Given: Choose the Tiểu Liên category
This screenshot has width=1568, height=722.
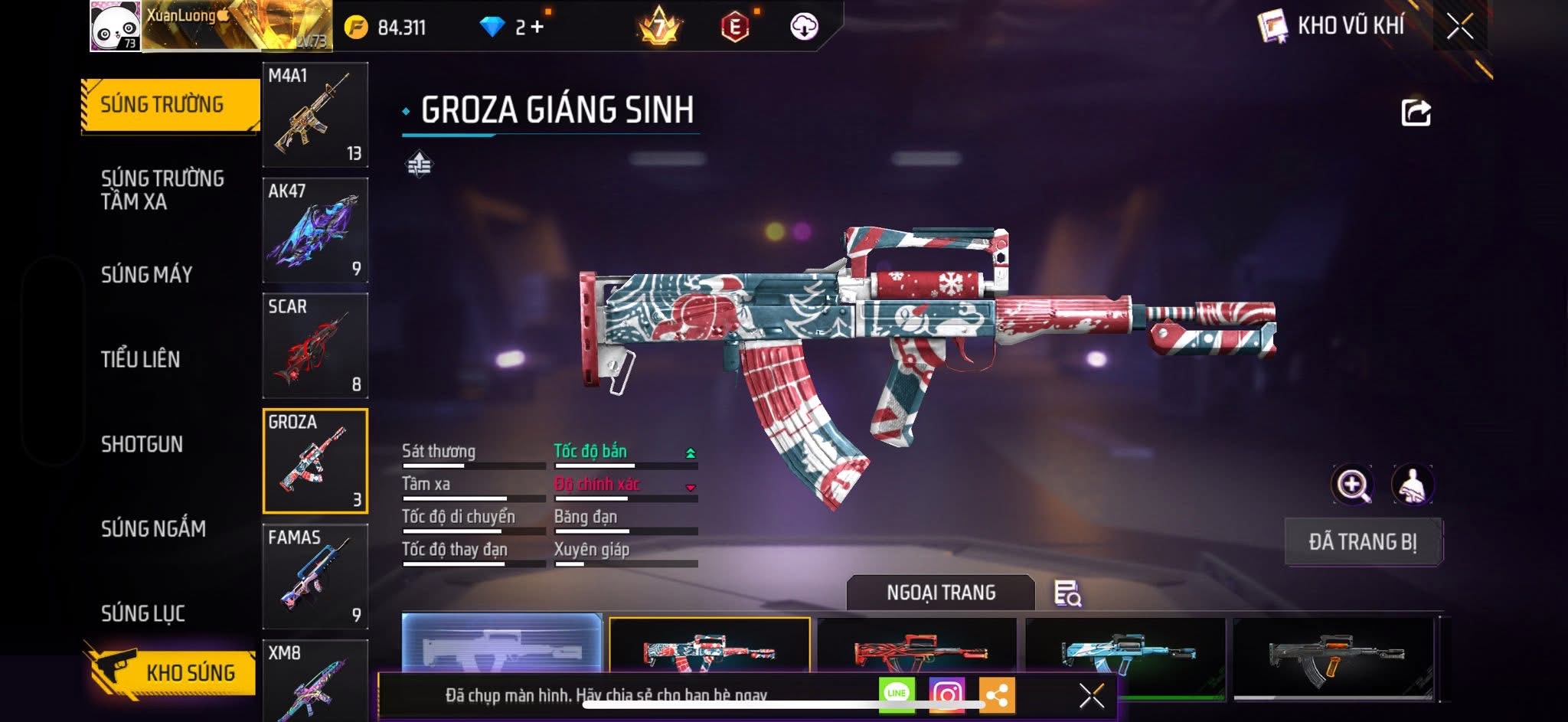Looking at the screenshot, I should [141, 359].
